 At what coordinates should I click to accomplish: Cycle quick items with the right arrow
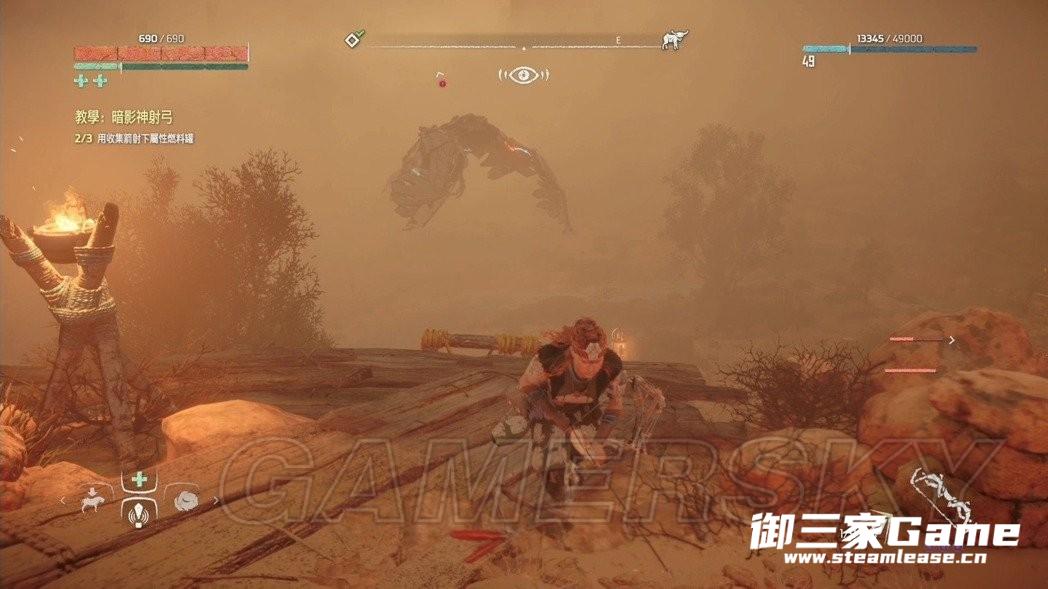pos(216,500)
